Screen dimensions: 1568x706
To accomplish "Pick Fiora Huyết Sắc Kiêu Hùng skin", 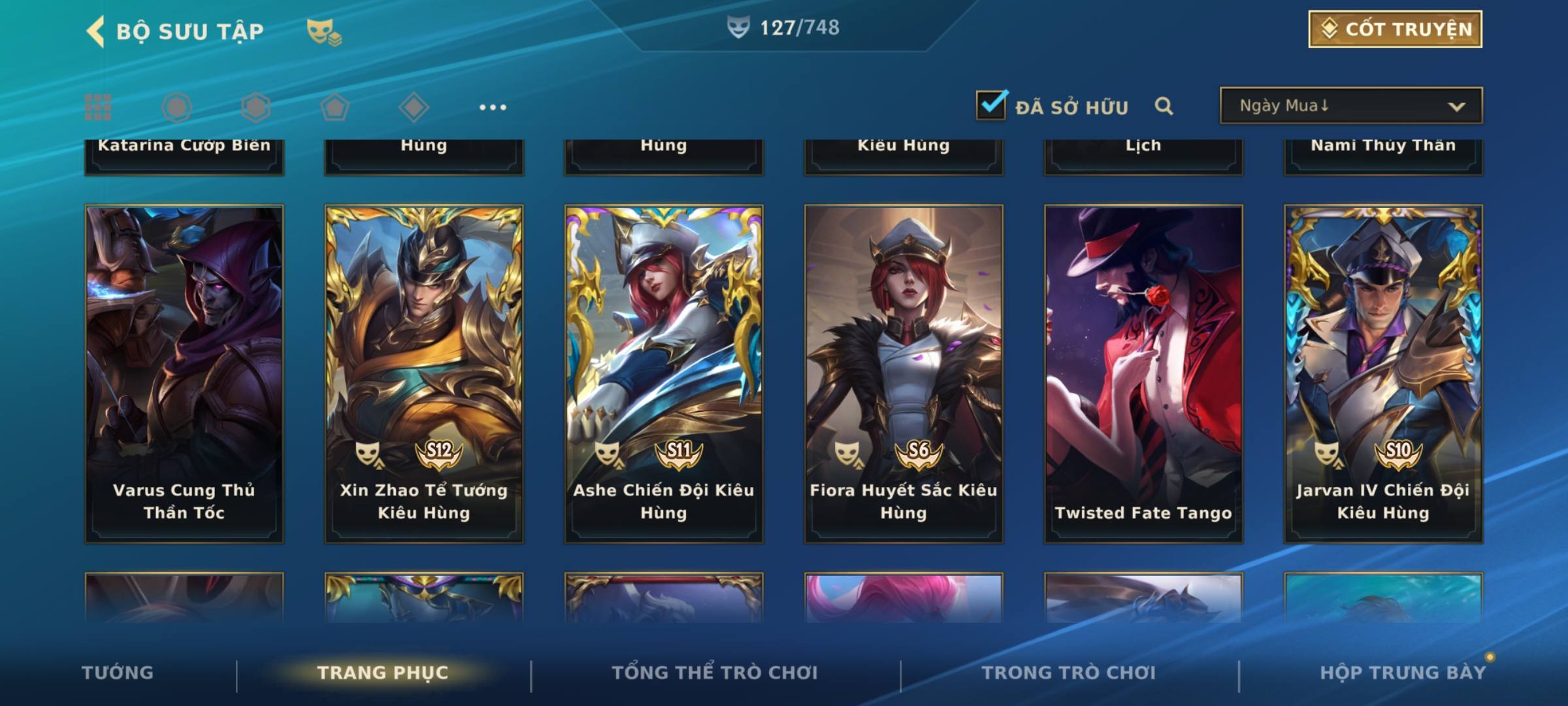I will click(x=904, y=373).
